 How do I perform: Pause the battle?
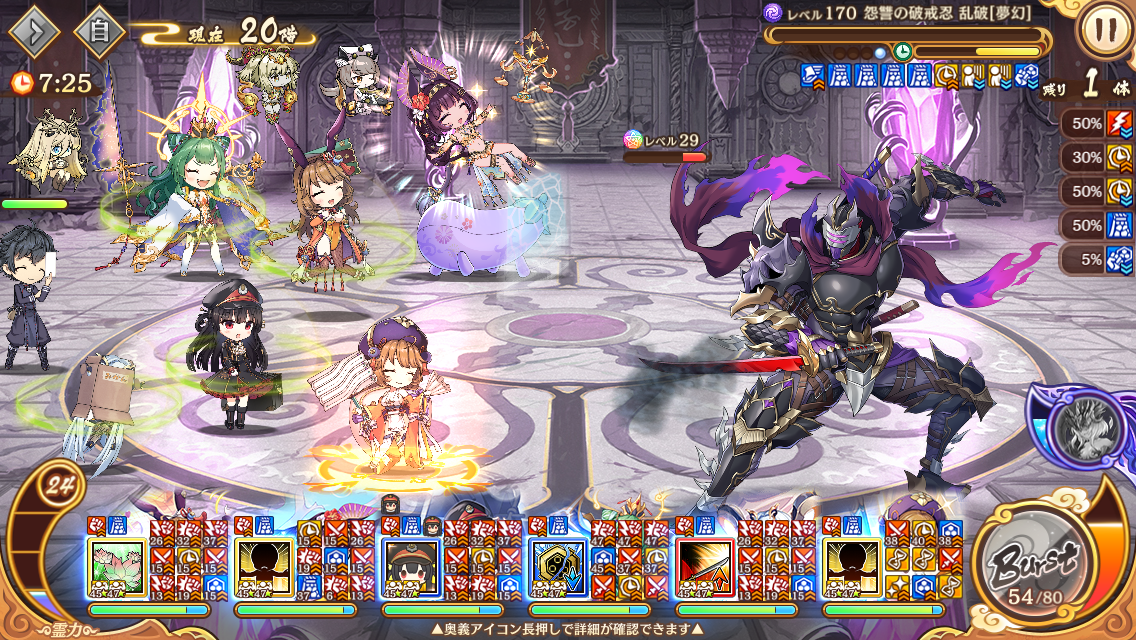(x=1104, y=31)
